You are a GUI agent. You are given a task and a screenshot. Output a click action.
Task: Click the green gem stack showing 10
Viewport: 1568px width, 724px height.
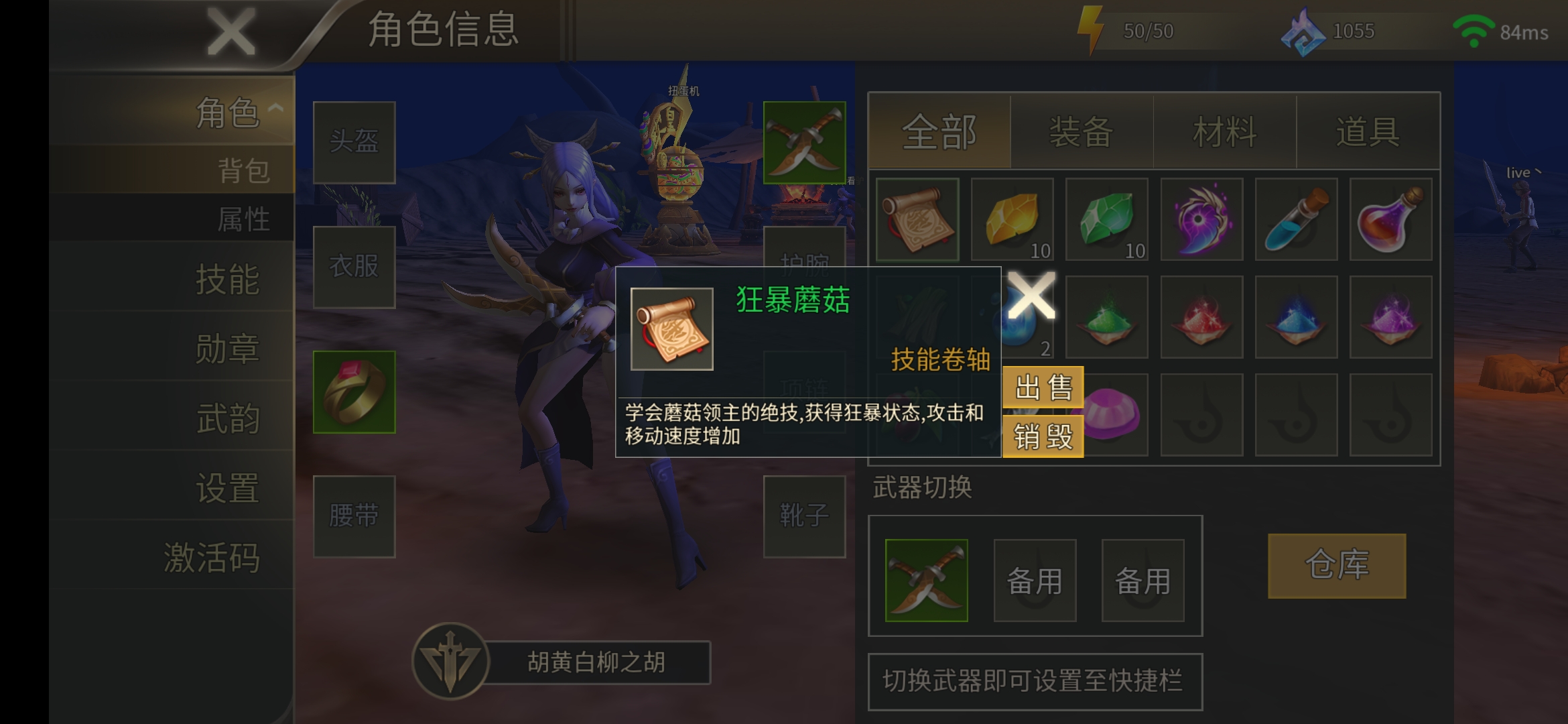click(1107, 220)
